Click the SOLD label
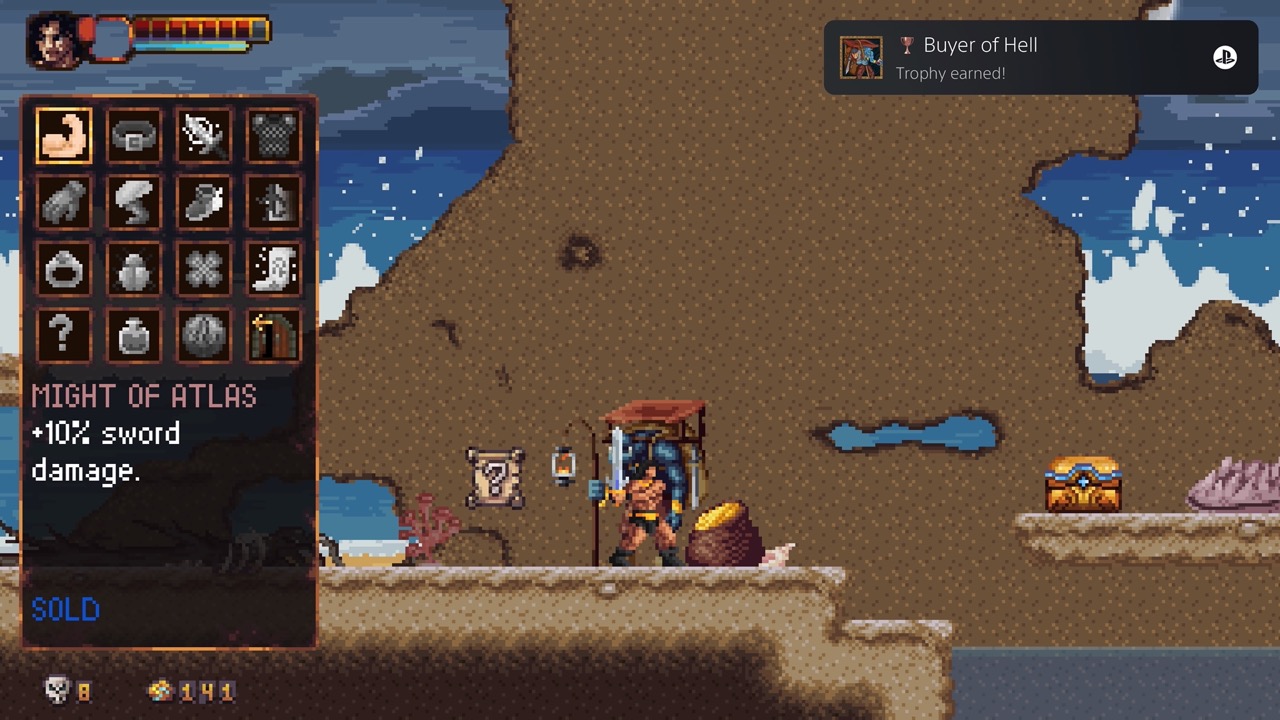This screenshot has height=720, width=1280. [65, 610]
